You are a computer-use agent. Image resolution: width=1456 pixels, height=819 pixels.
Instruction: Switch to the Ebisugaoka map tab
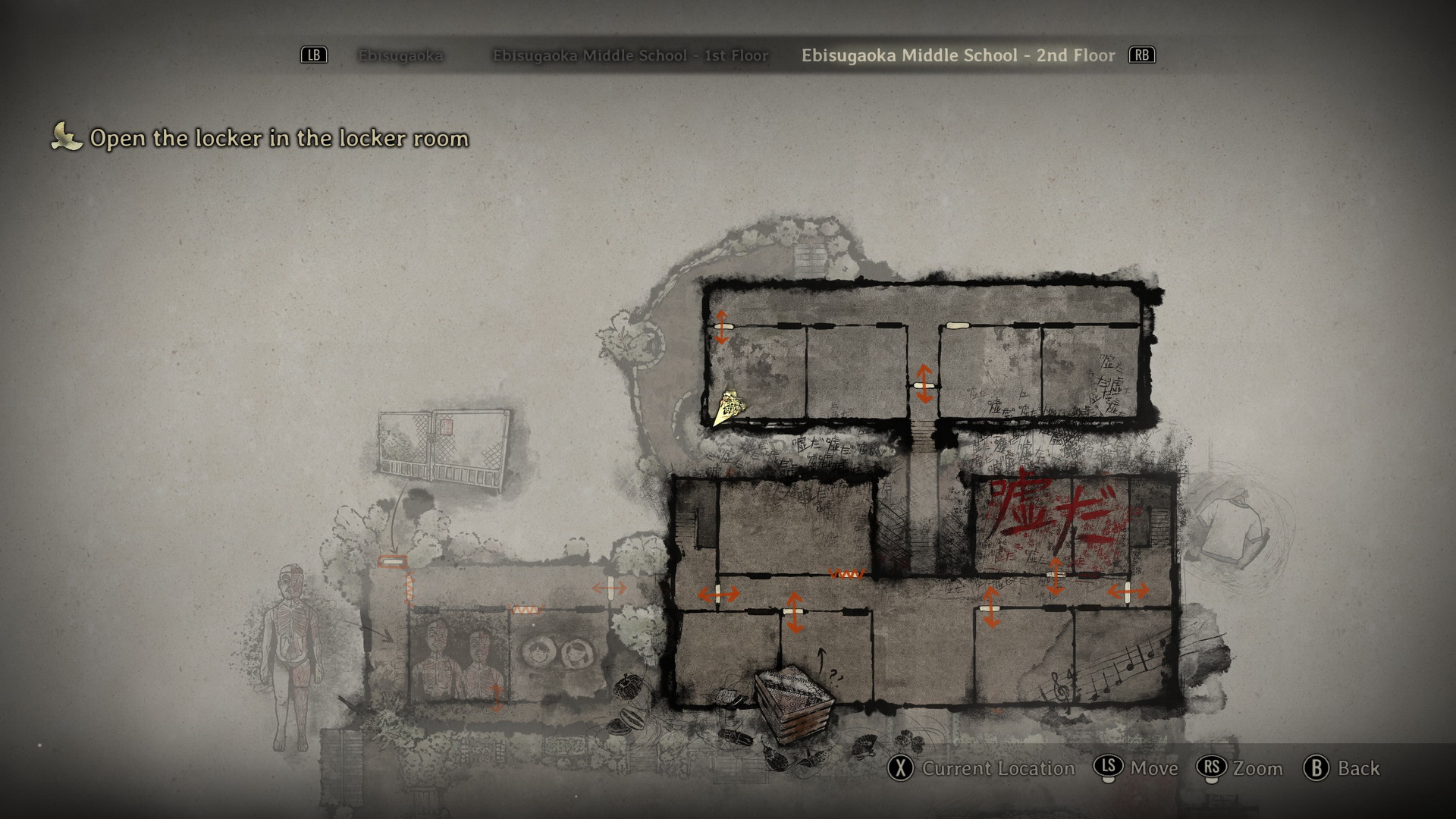(x=400, y=55)
